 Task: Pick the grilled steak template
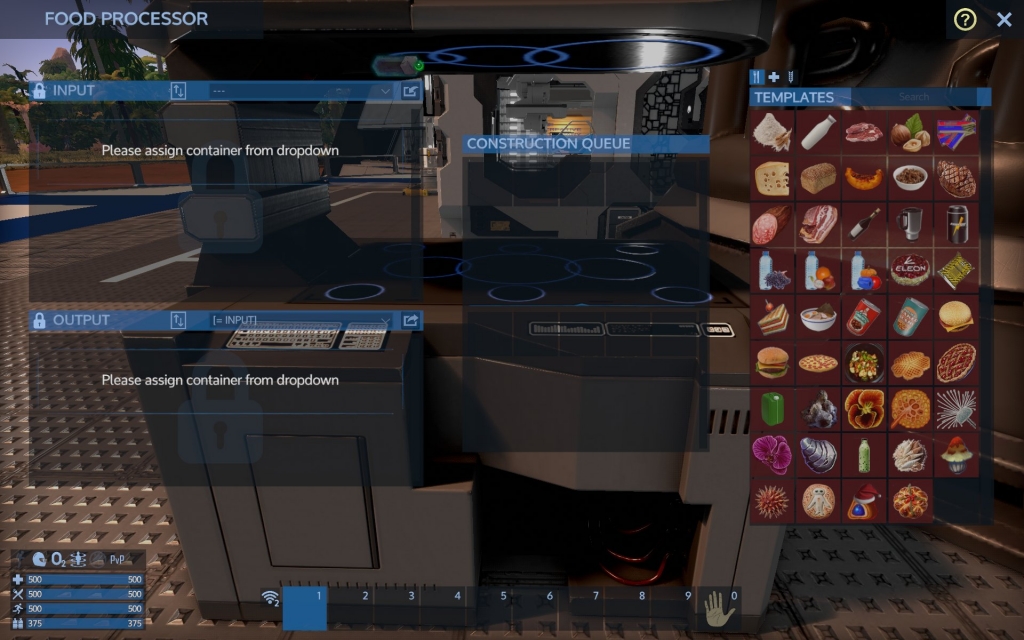pyautogui.click(x=956, y=178)
